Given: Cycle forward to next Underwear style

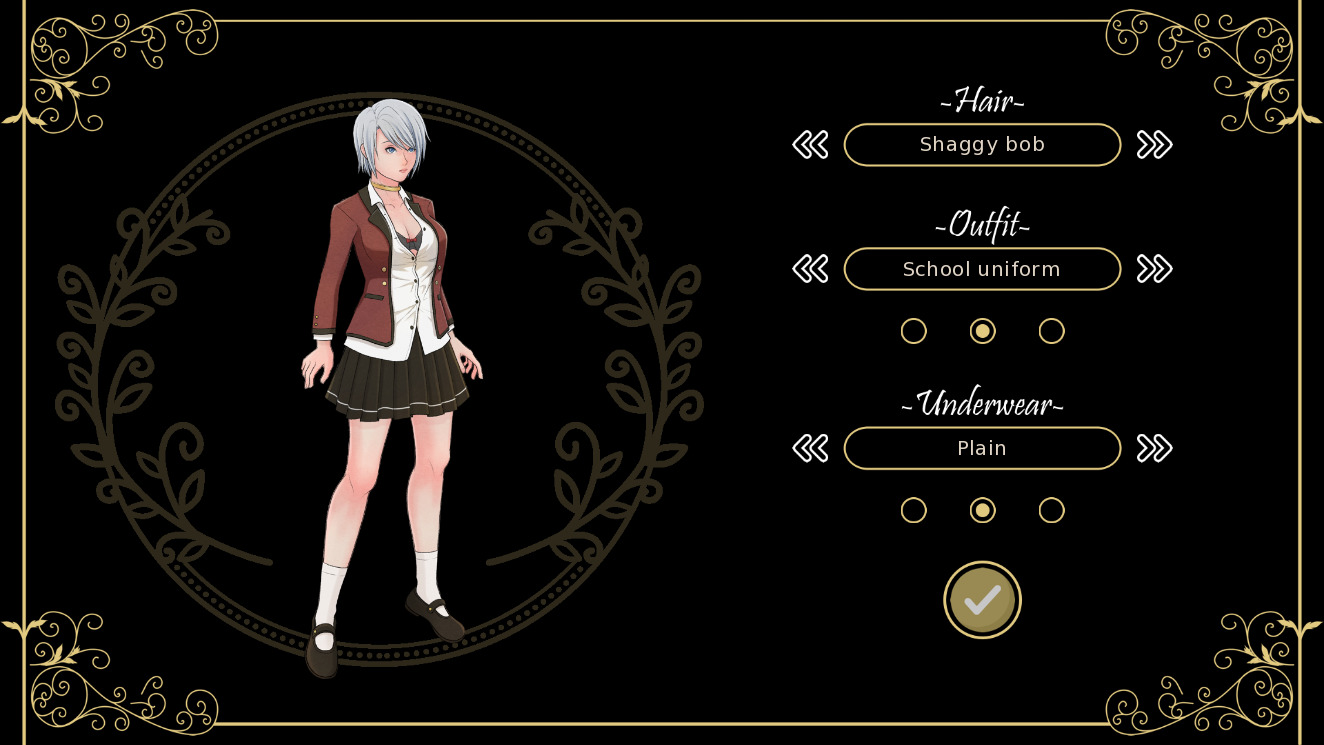Looking at the screenshot, I should (1154, 448).
